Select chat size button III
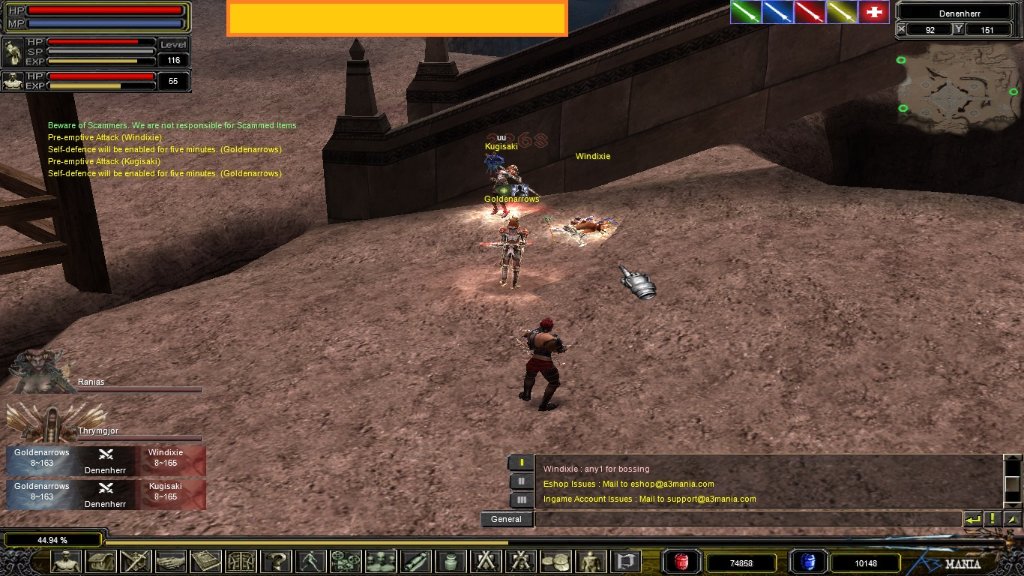The image size is (1024, 576). click(521, 499)
